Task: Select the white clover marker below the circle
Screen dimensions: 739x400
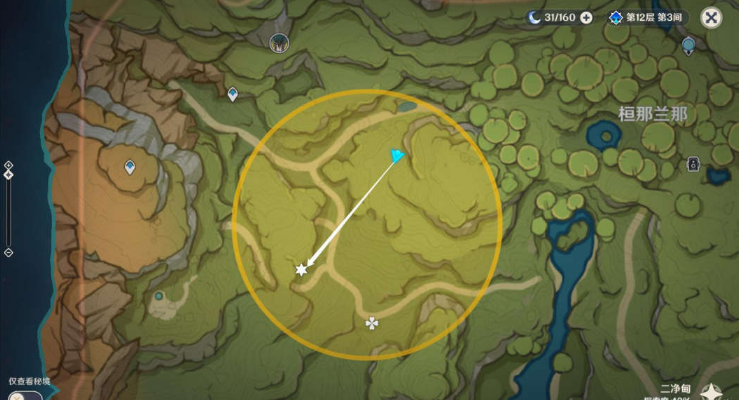Action: point(372,322)
